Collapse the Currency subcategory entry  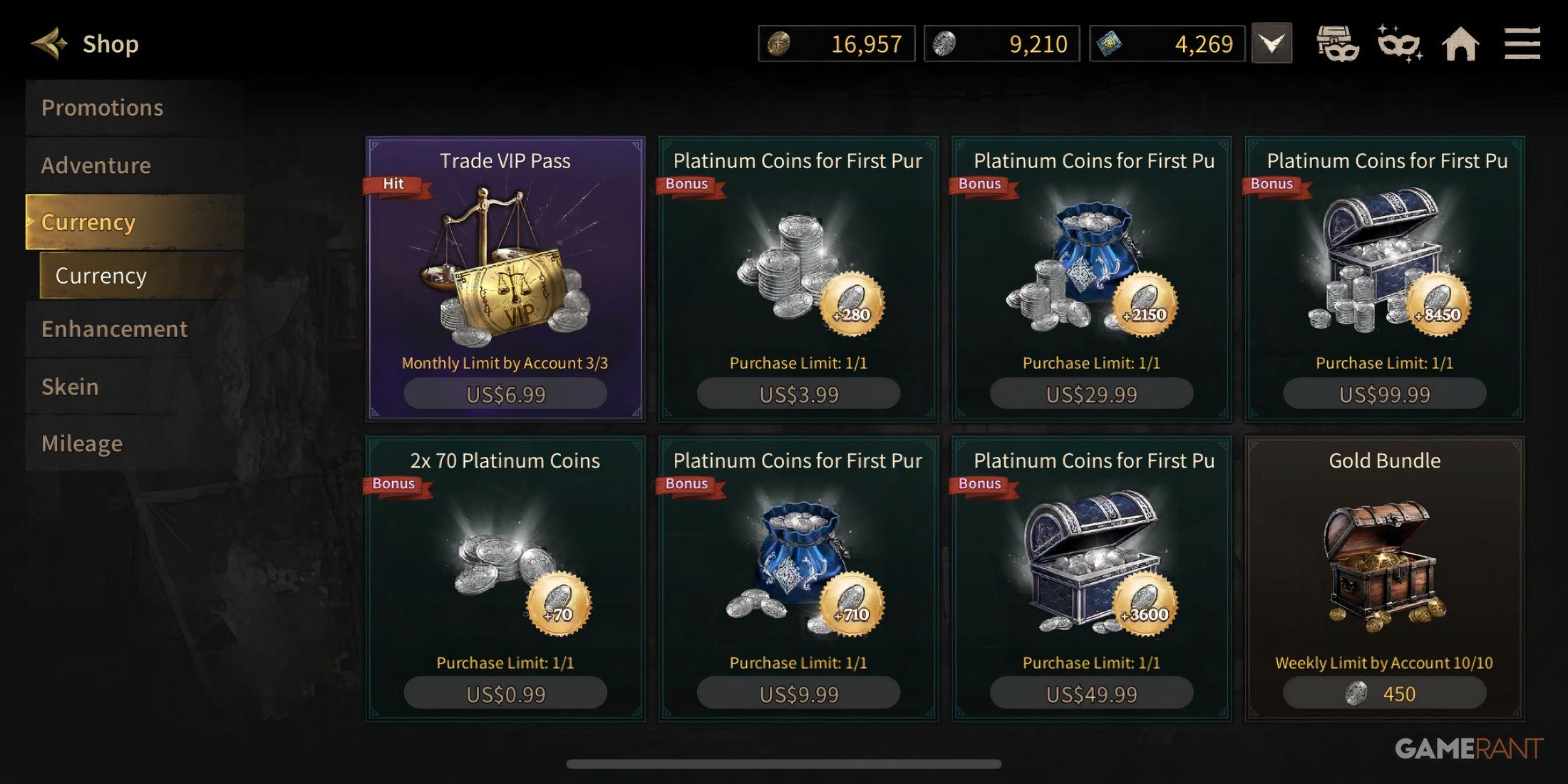[100, 276]
